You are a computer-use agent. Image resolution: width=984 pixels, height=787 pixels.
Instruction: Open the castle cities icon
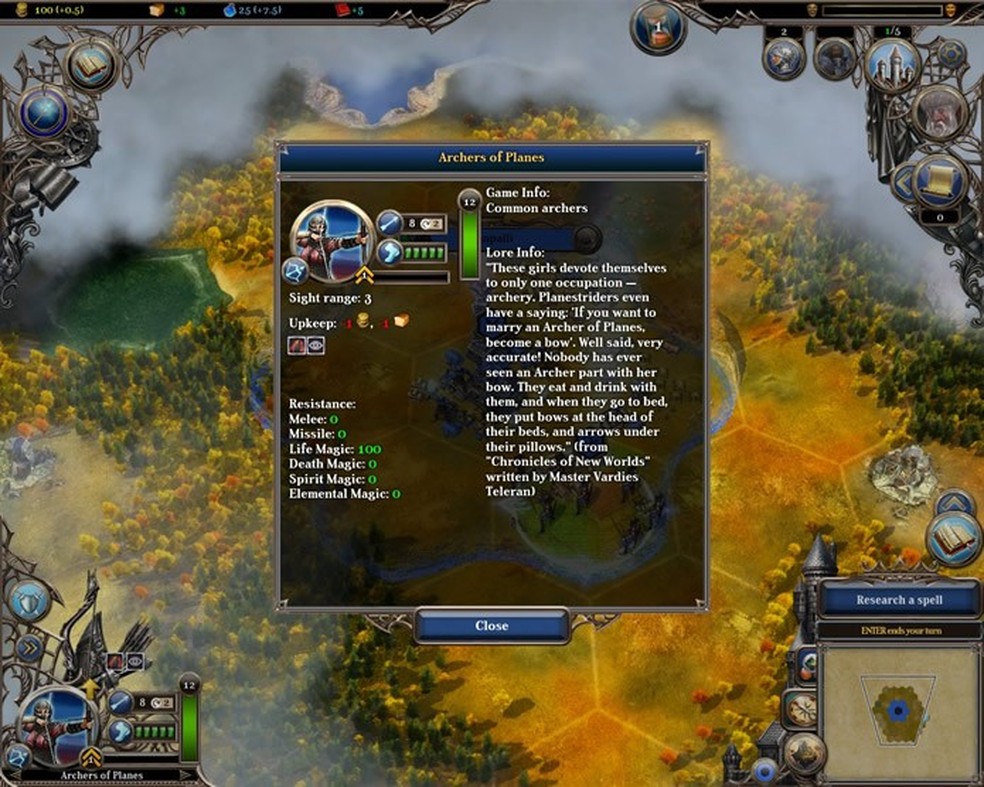click(891, 64)
